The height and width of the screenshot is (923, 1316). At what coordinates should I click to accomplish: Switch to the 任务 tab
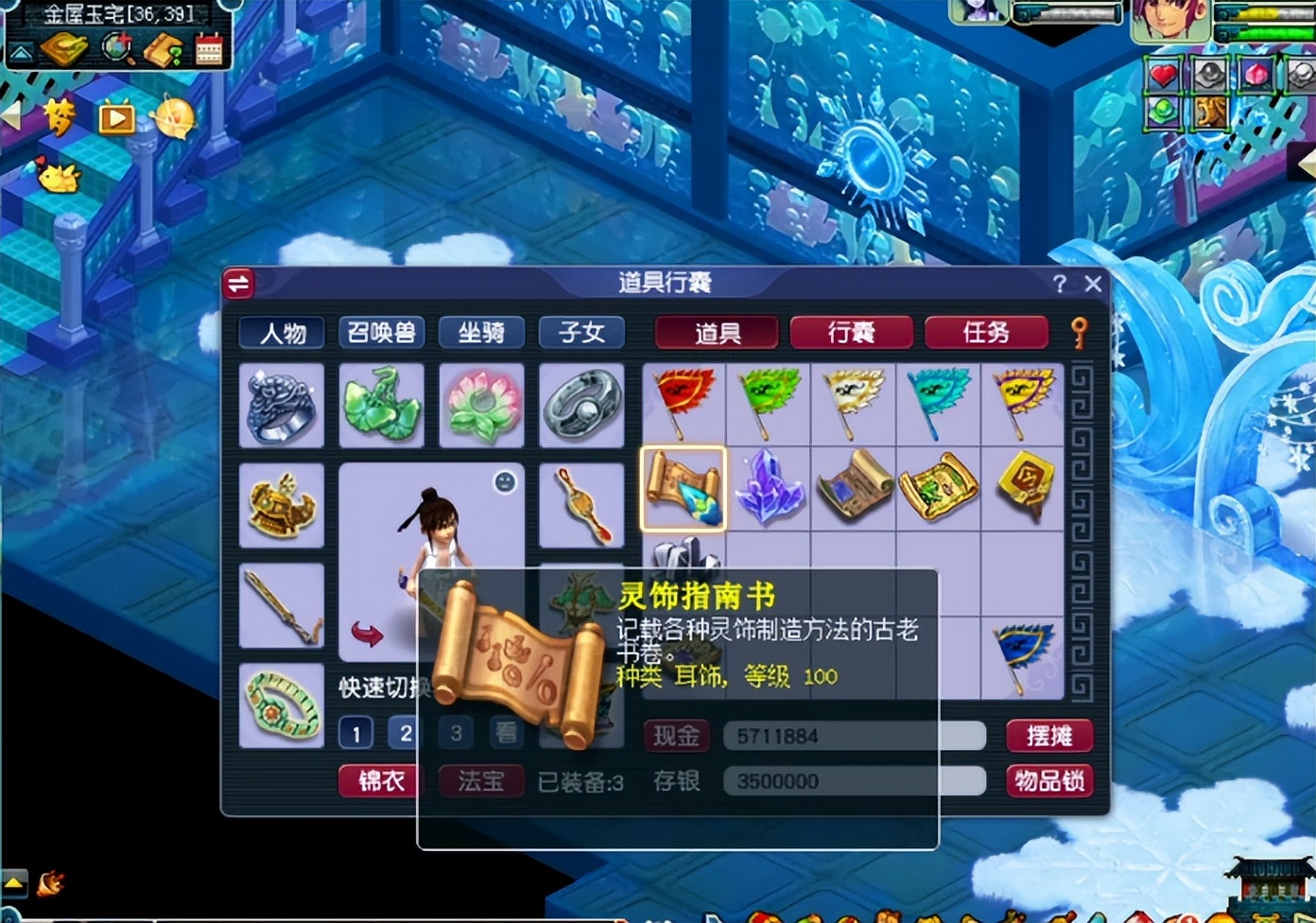click(987, 333)
